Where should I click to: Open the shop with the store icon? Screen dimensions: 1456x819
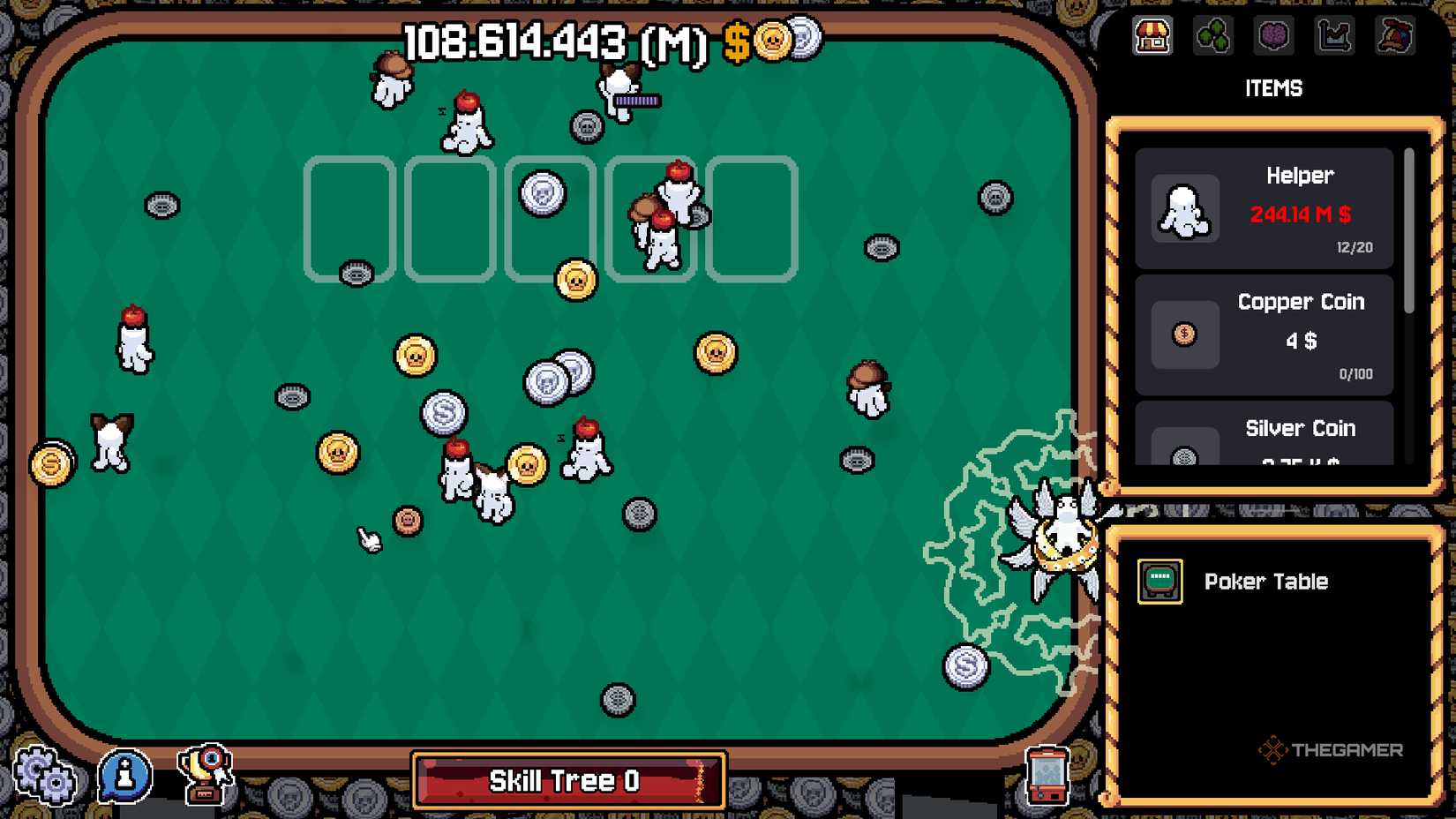tap(1152, 36)
